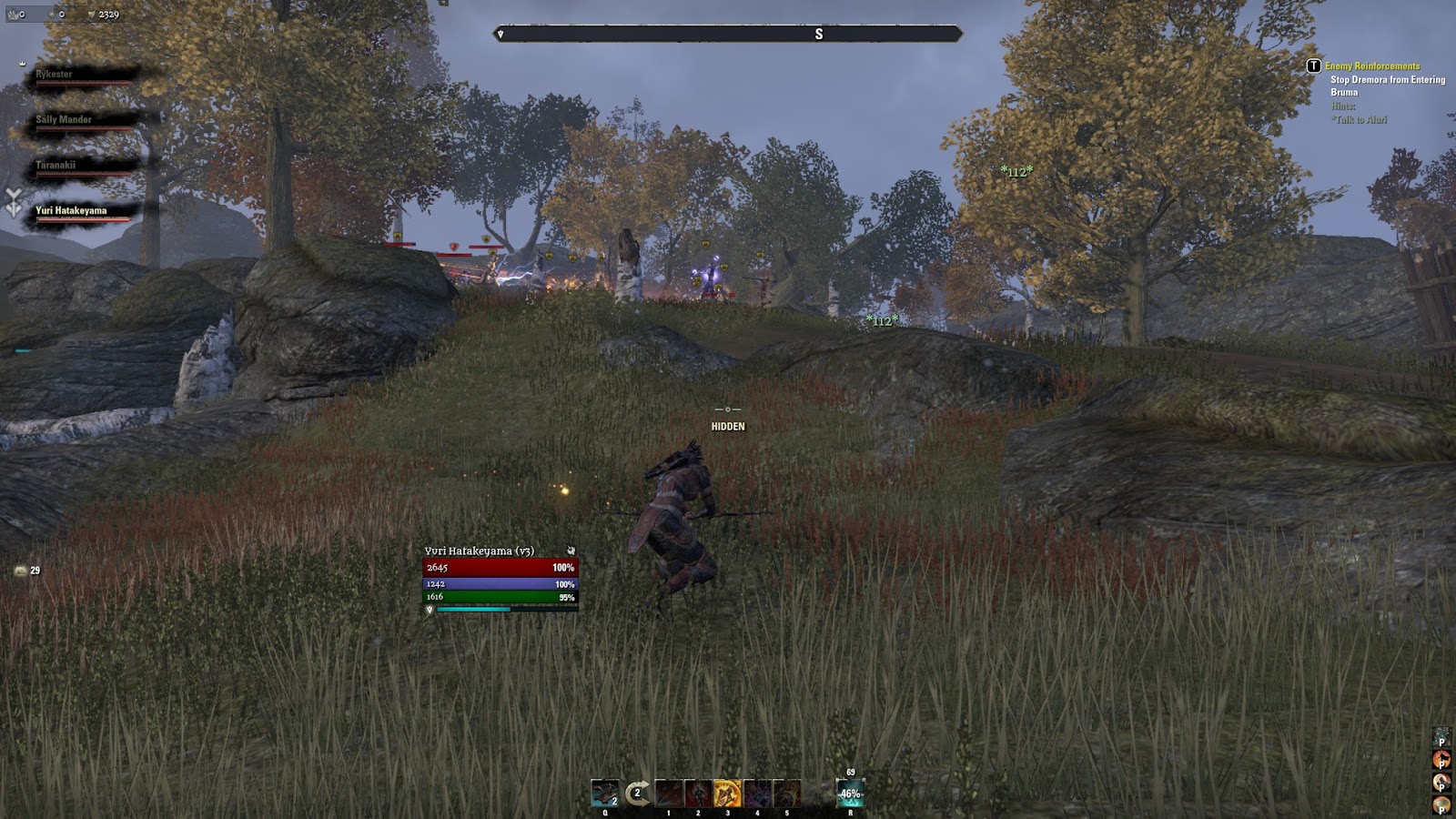Open the quick slot item on Q
Viewport: 1456px width, 819px height.
604,792
